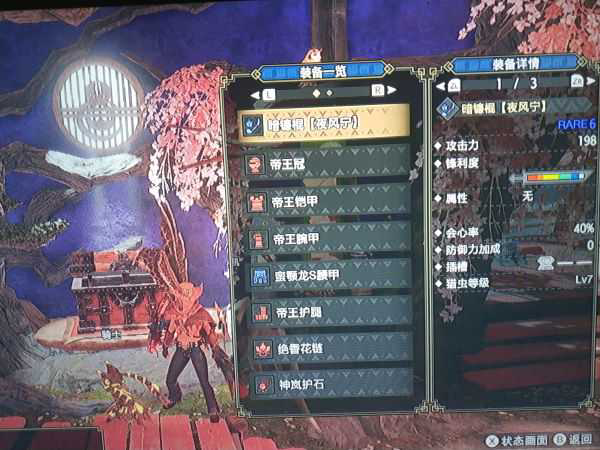Select the 暗镰棍【夜风宁】 weapon row
The width and height of the screenshot is (600, 450).
point(325,124)
